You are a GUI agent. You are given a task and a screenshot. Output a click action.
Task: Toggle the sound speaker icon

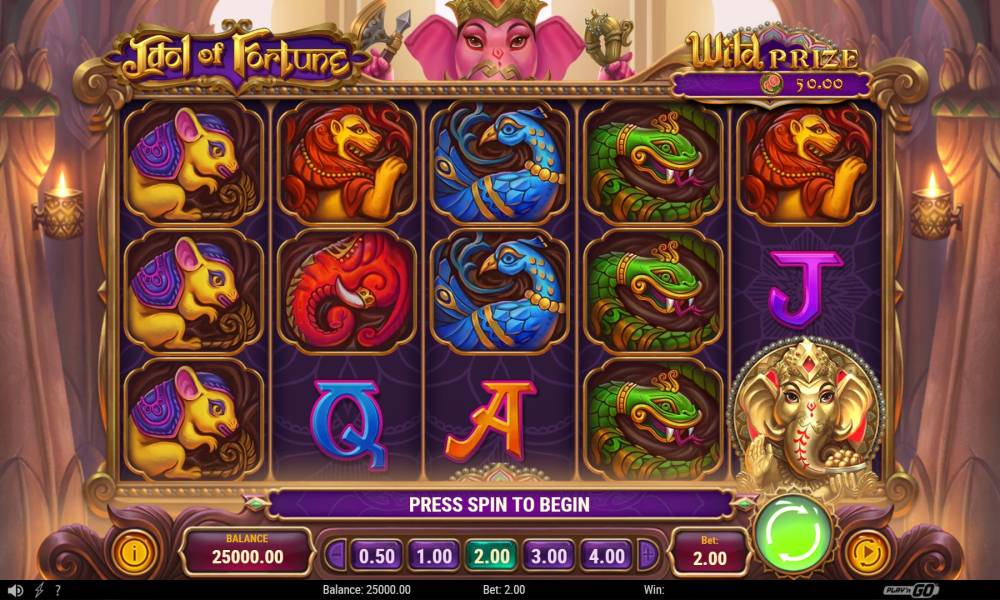[x=15, y=590]
